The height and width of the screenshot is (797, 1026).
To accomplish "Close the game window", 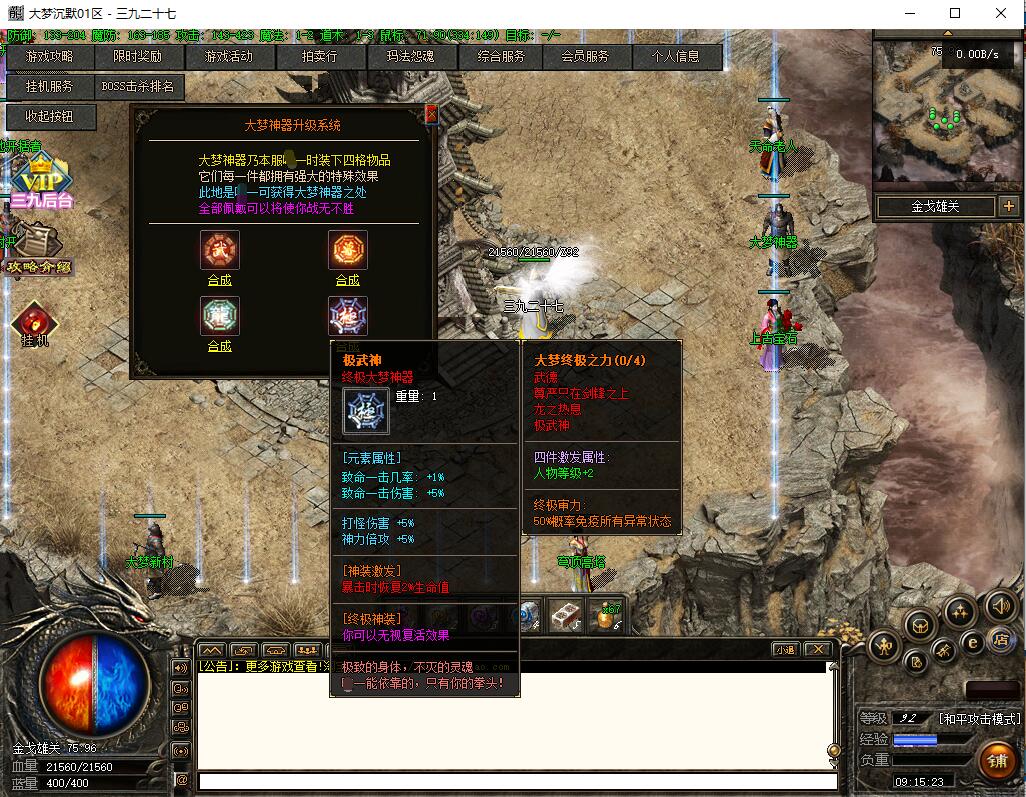I will click(x=1002, y=13).
